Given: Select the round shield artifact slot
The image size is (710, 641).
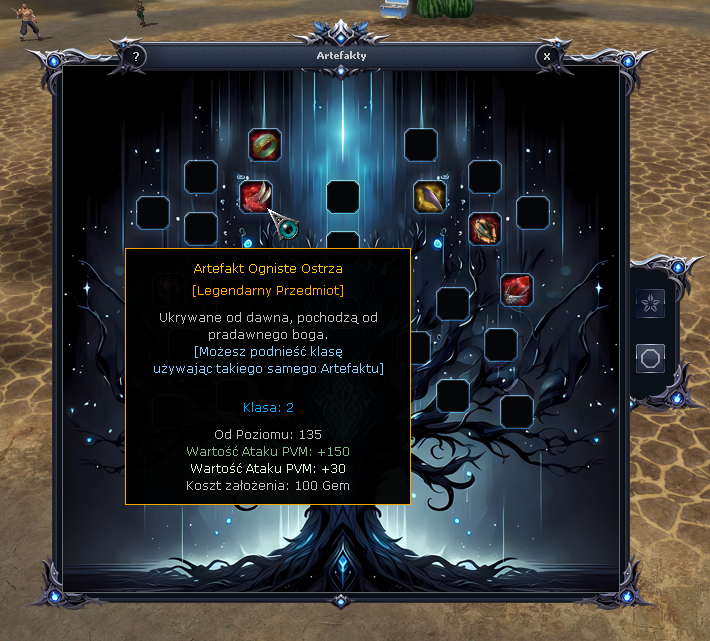Looking at the screenshot, I should [x=485, y=229].
